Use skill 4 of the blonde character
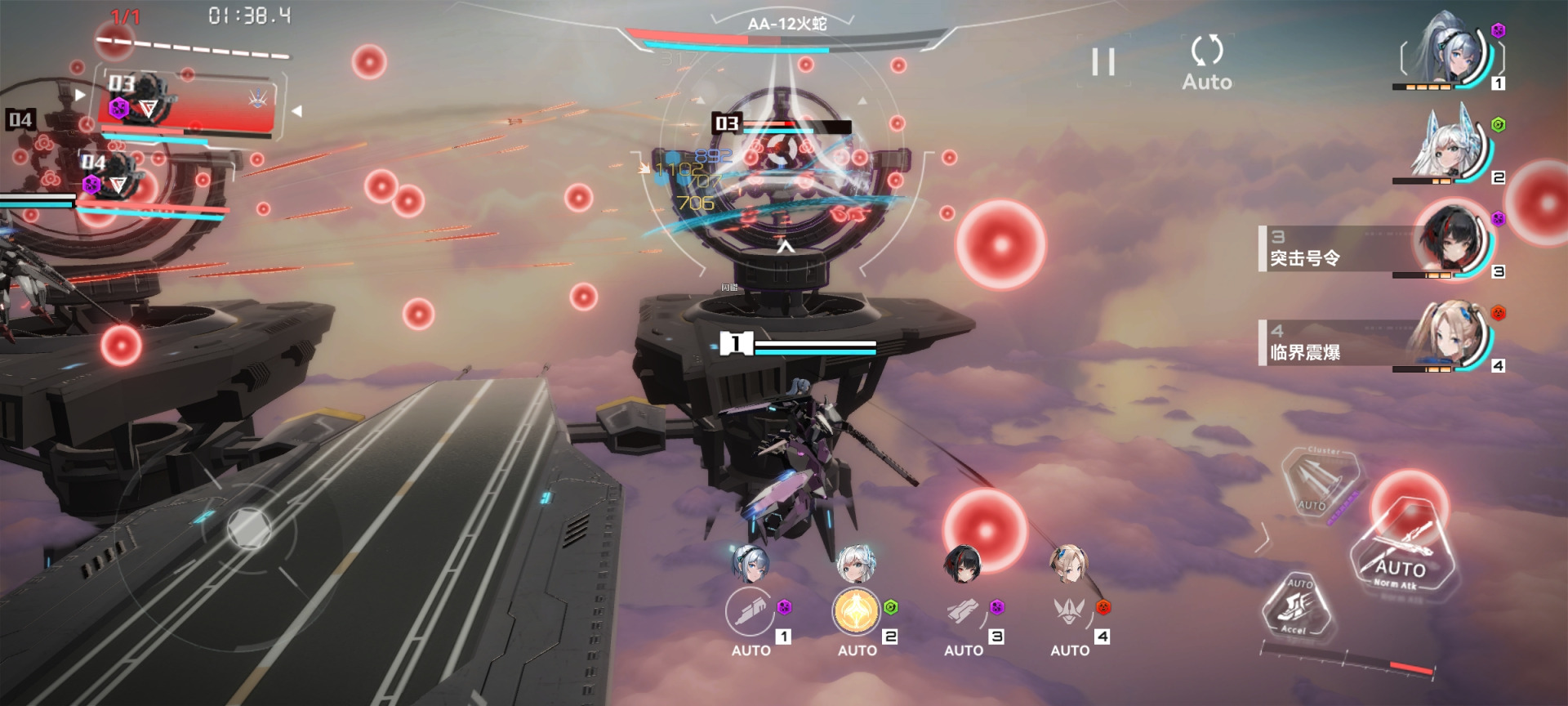1568x706 pixels. coord(1069,611)
